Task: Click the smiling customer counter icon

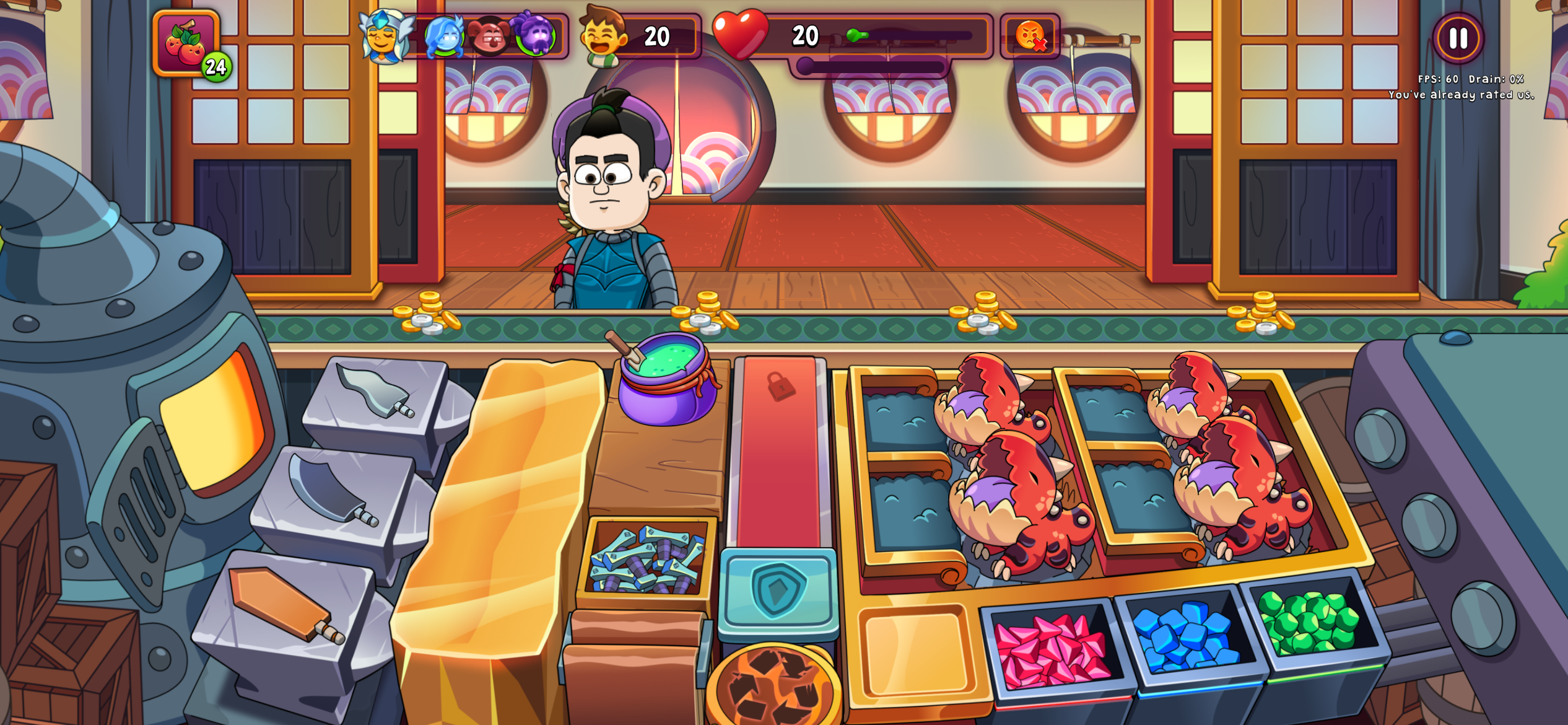Action: coord(603,37)
